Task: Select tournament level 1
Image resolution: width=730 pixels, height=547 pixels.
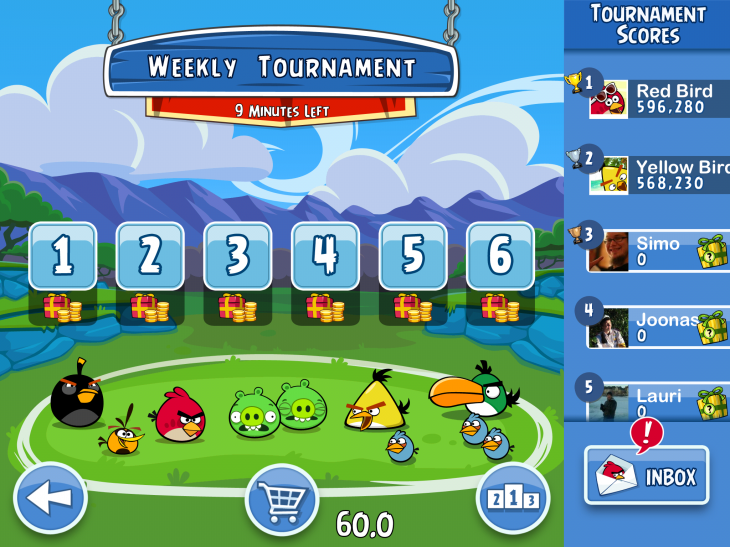Action: coord(63,256)
